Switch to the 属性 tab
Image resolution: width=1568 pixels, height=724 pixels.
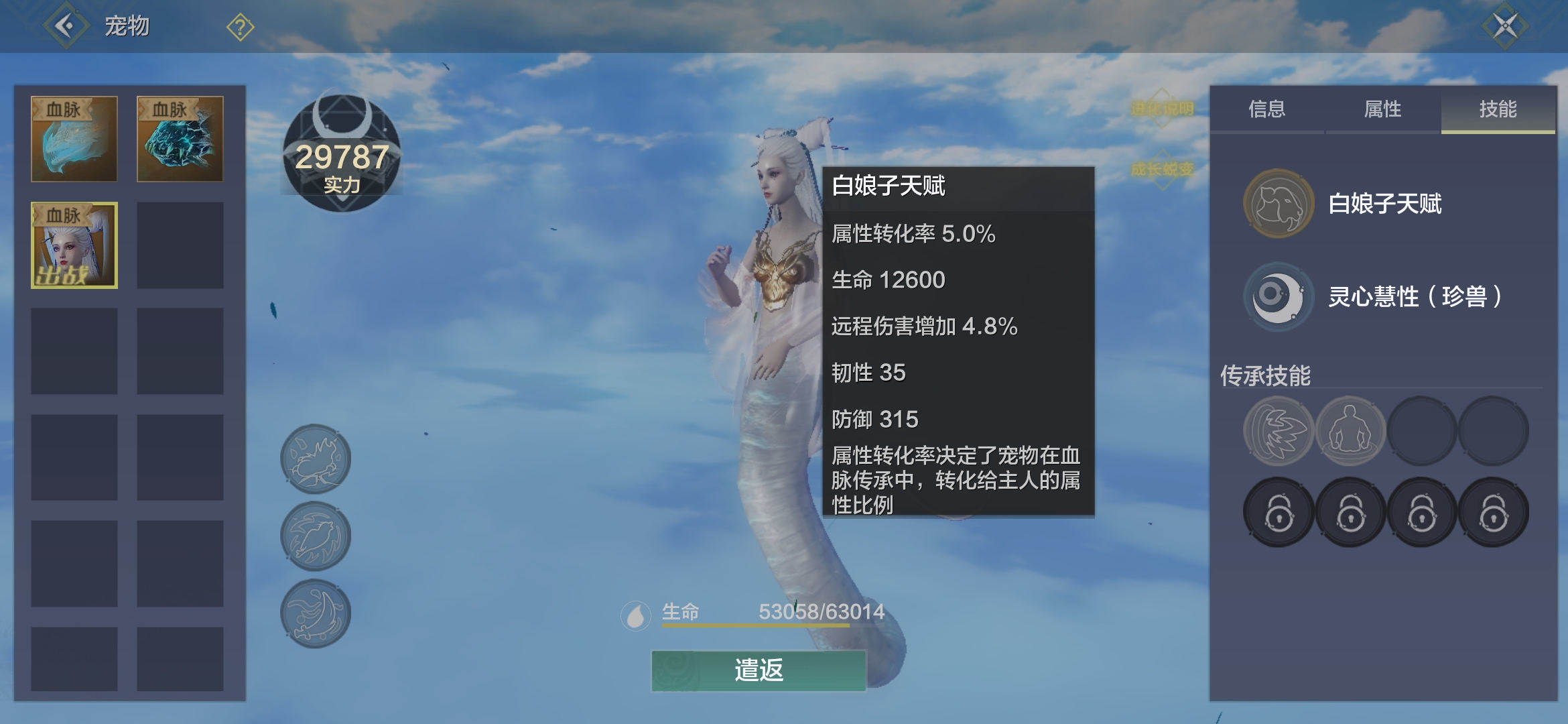tap(1382, 109)
